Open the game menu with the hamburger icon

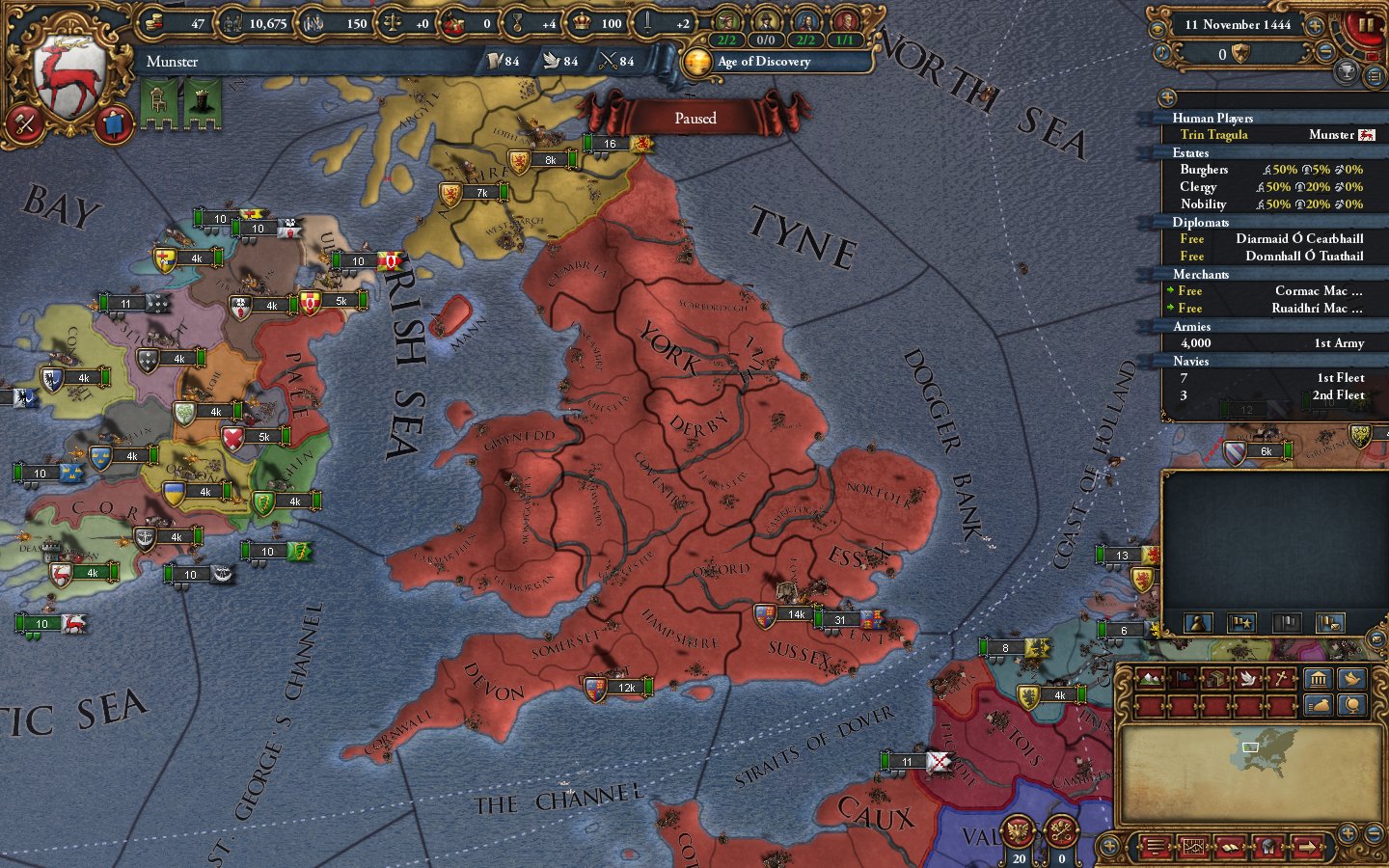(x=1155, y=847)
